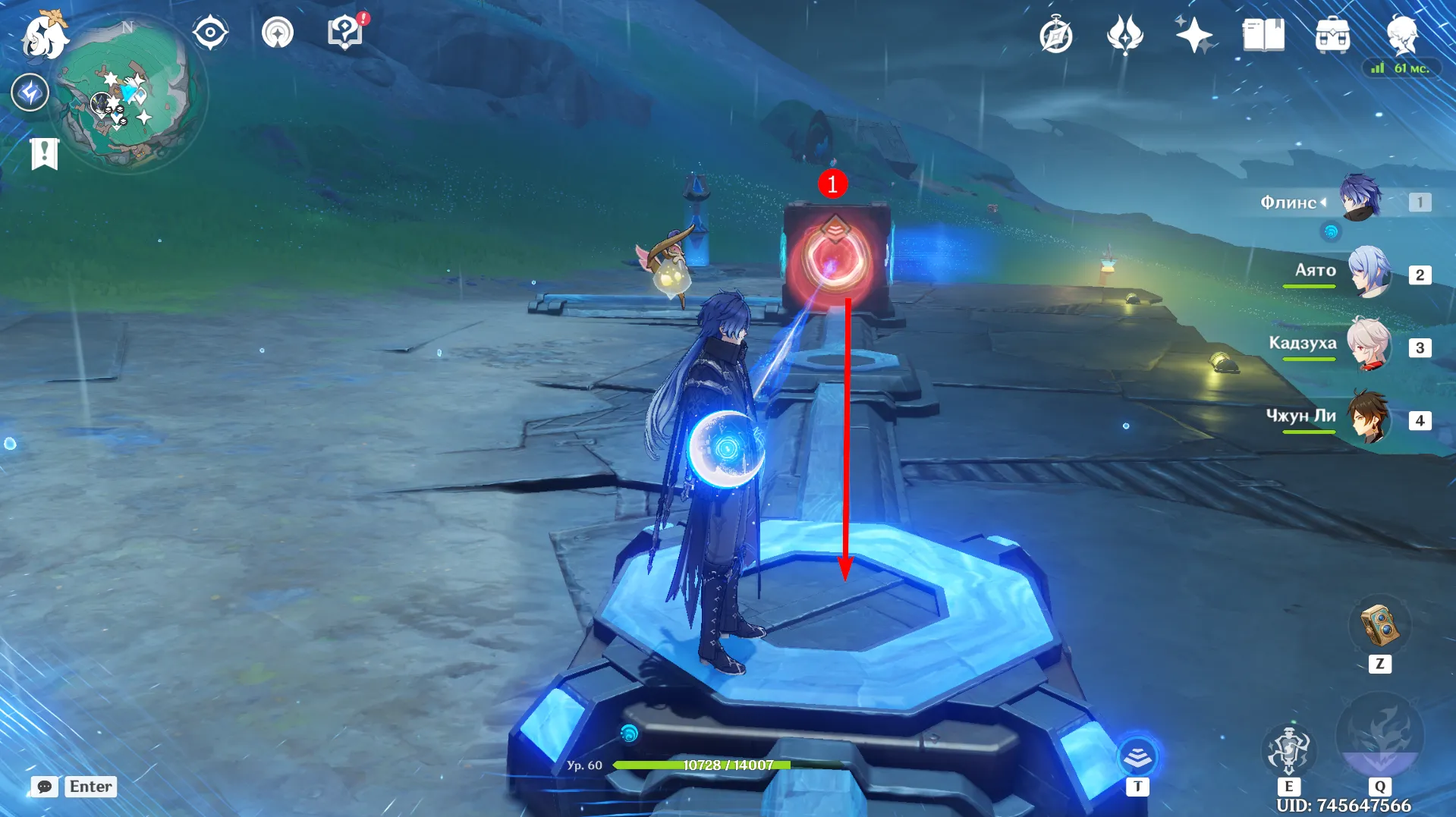Toggle the elemental sight eye icon
1456x817 pixels.
(210, 33)
